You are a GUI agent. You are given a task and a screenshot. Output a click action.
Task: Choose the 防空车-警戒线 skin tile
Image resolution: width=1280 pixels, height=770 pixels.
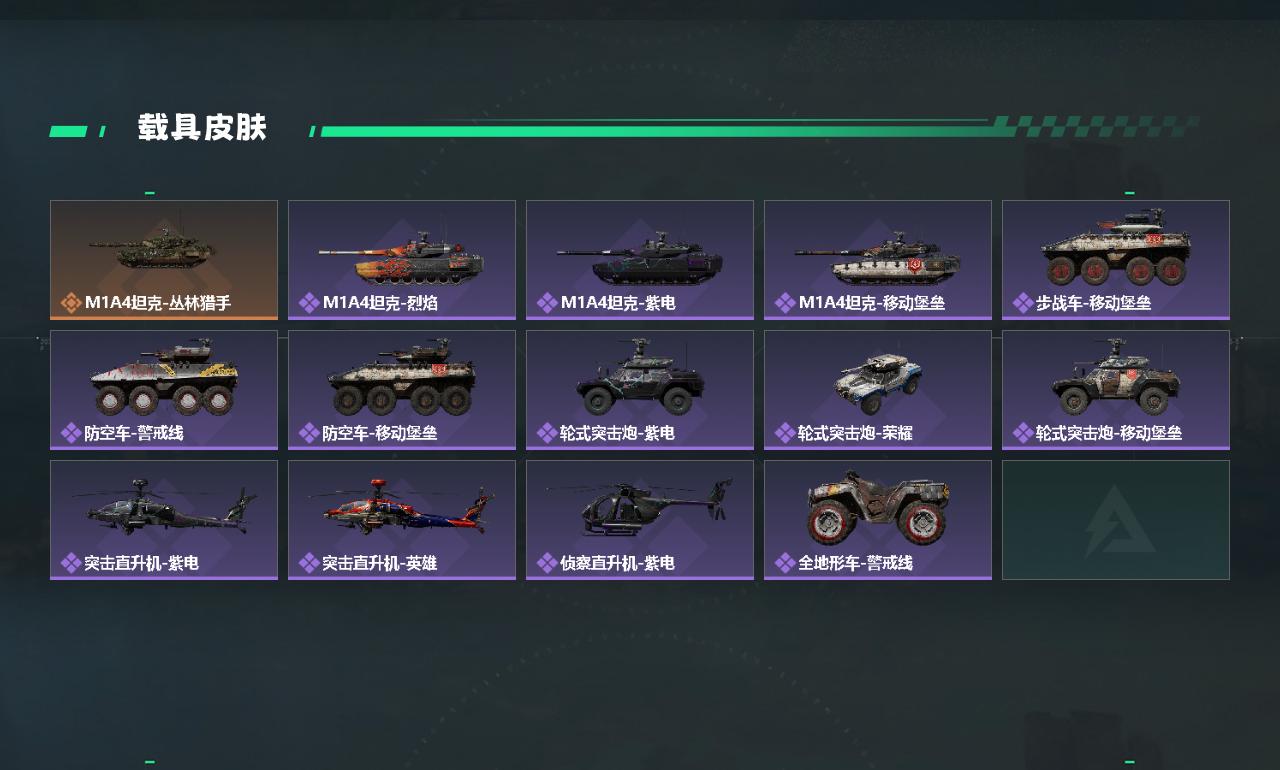click(164, 389)
